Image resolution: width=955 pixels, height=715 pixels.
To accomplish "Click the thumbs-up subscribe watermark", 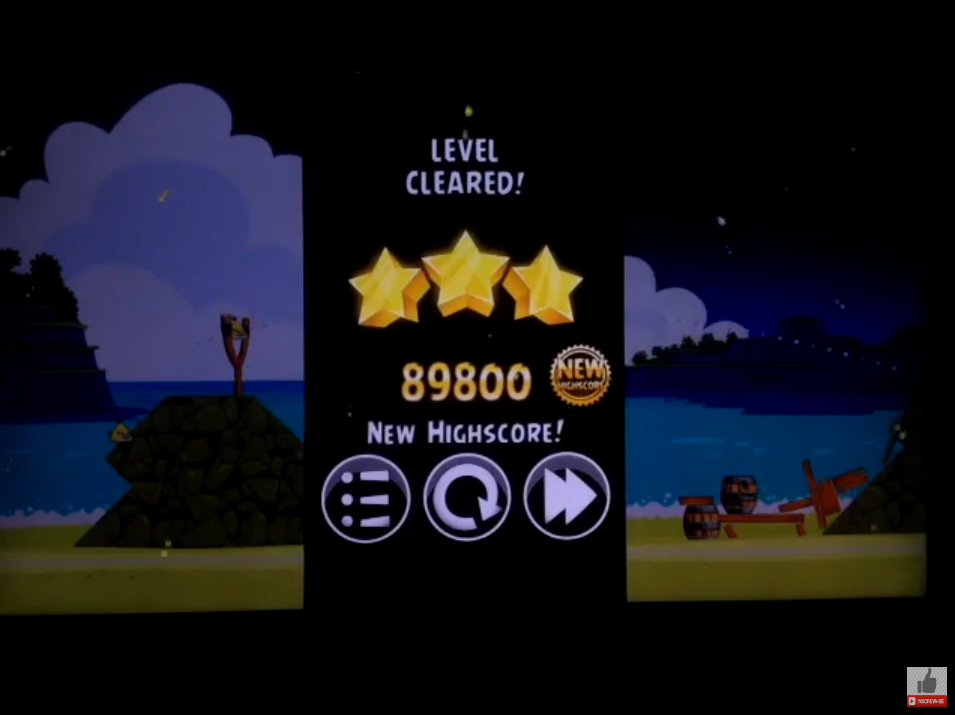I will [x=926, y=687].
